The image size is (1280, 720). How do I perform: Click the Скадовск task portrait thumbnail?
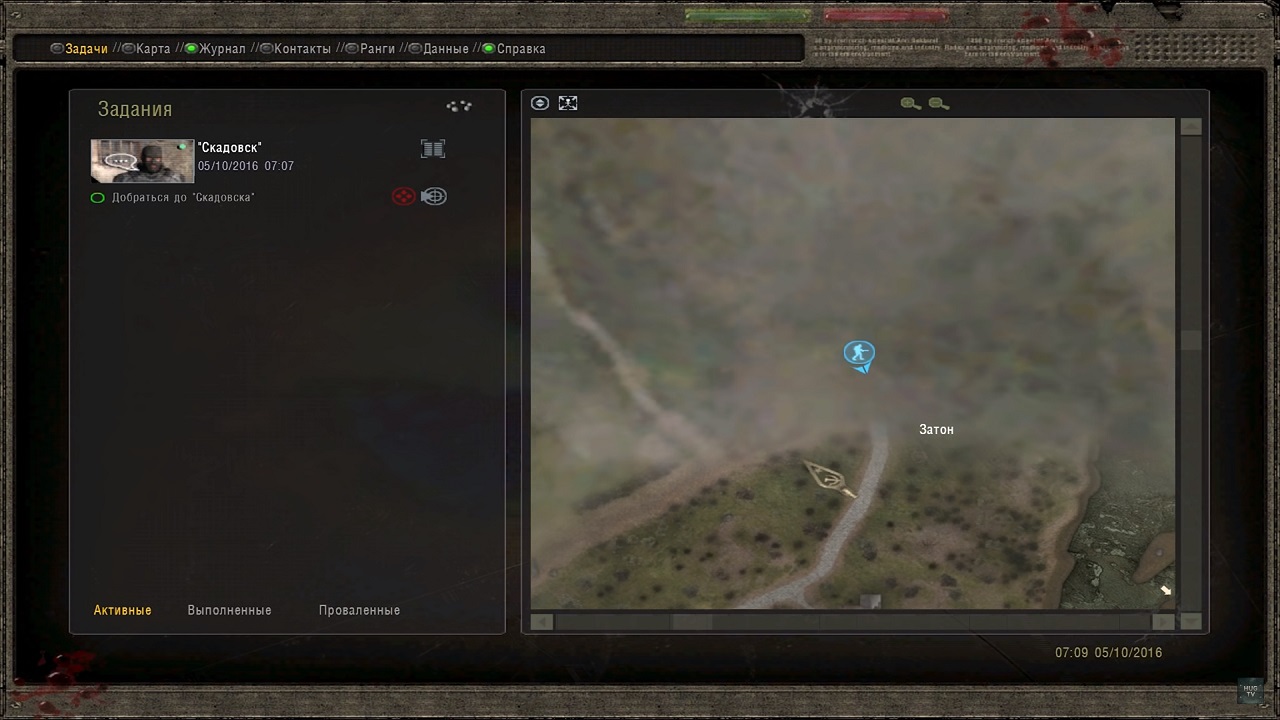(142, 160)
